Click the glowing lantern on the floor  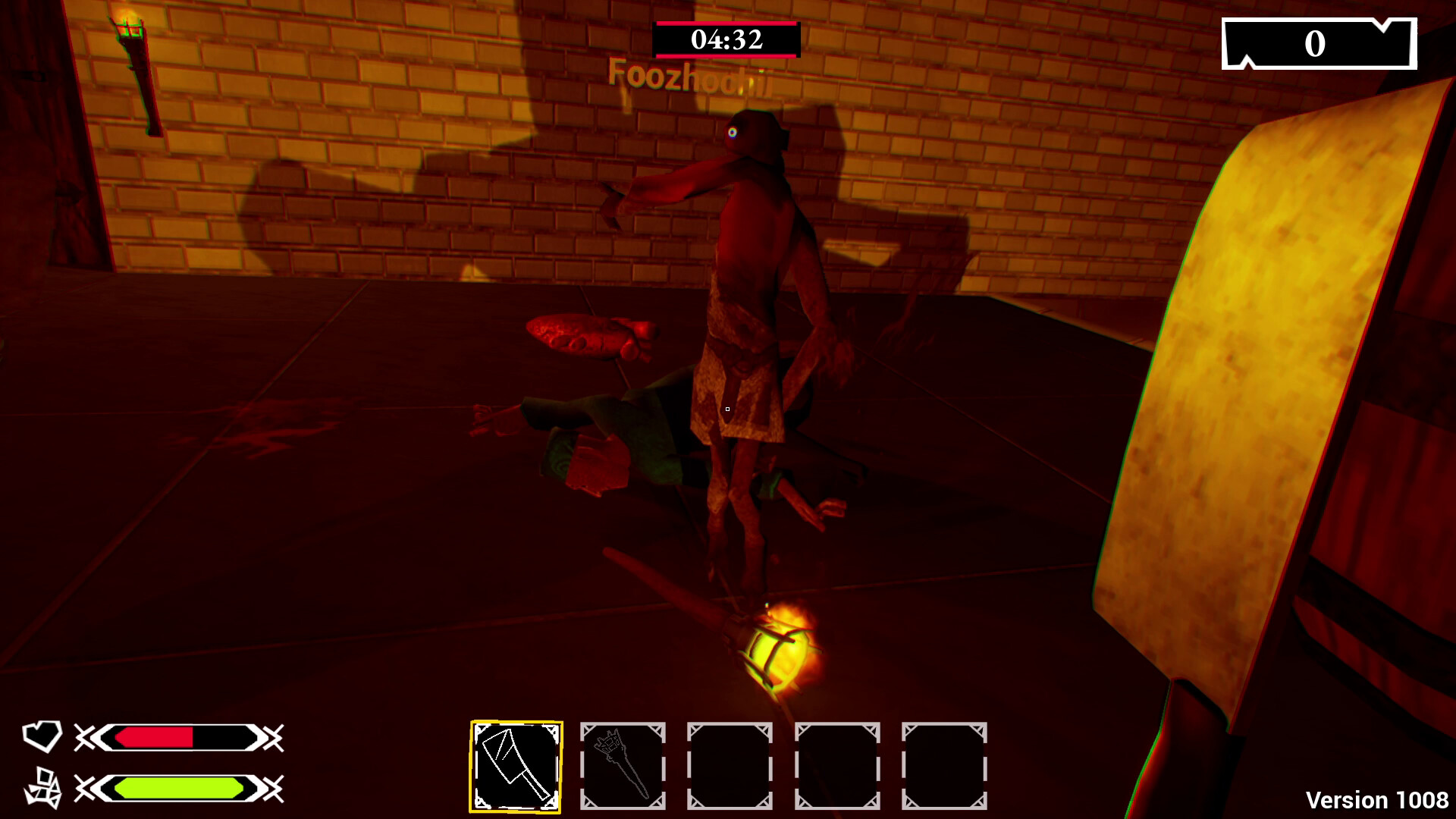(776, 653)
